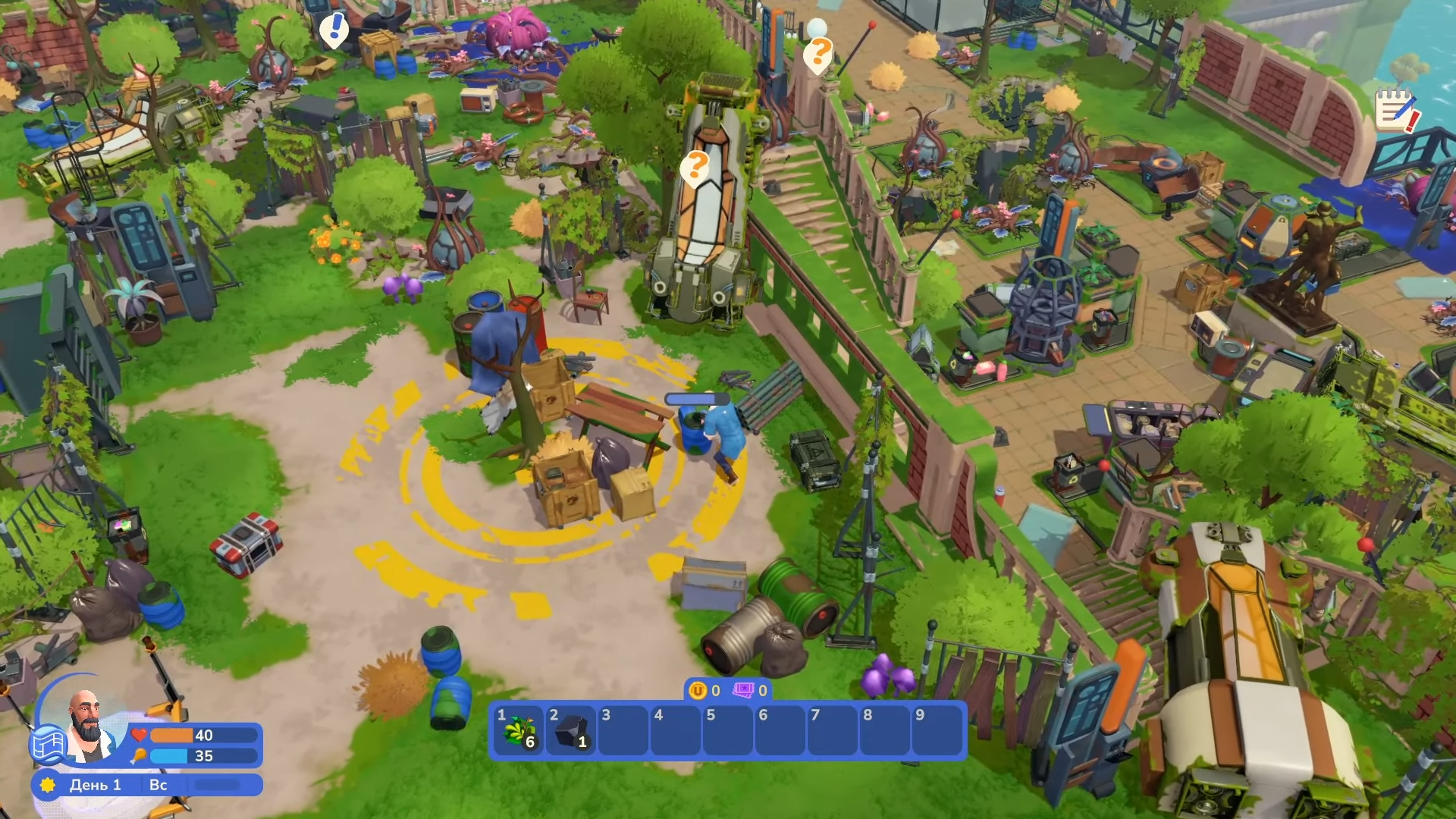The image size is (1456, 819).
Task: Open the quest notepad with red exclamation
Action: pos(1396,111)
